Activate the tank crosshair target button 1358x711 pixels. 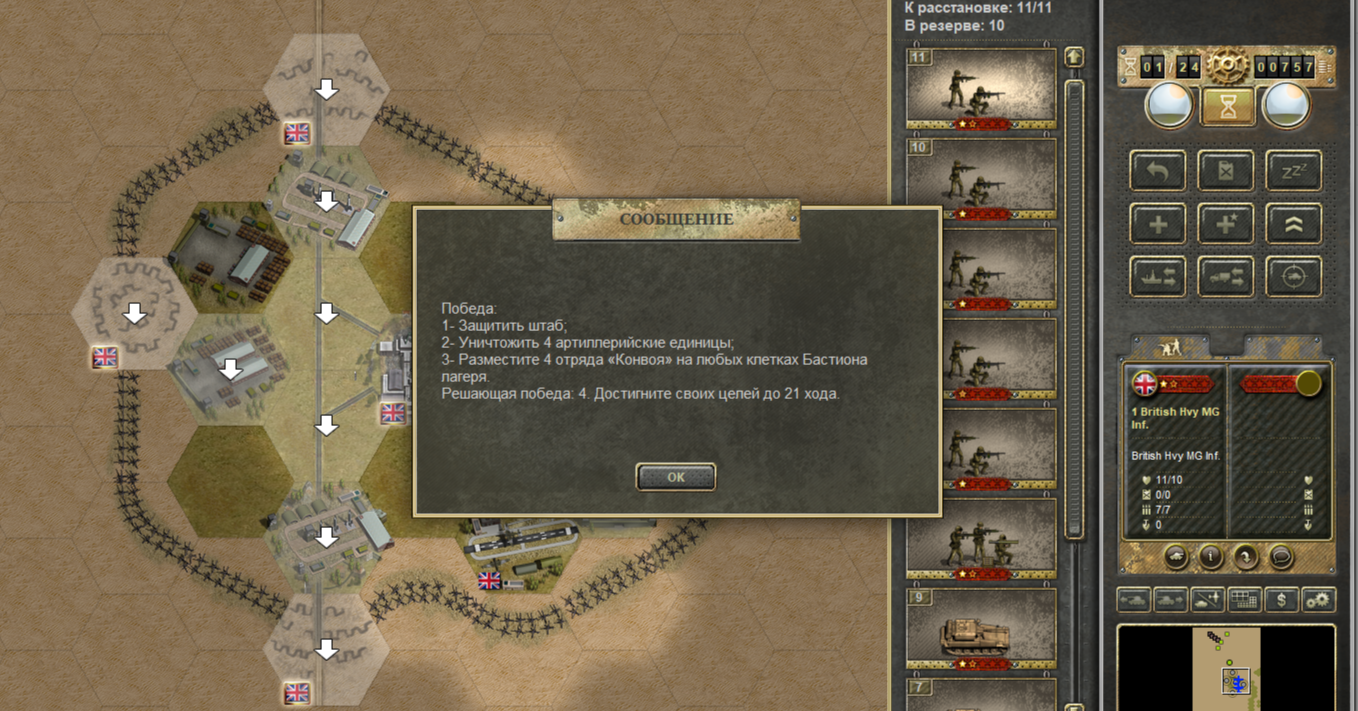(x=1293, y=277)
